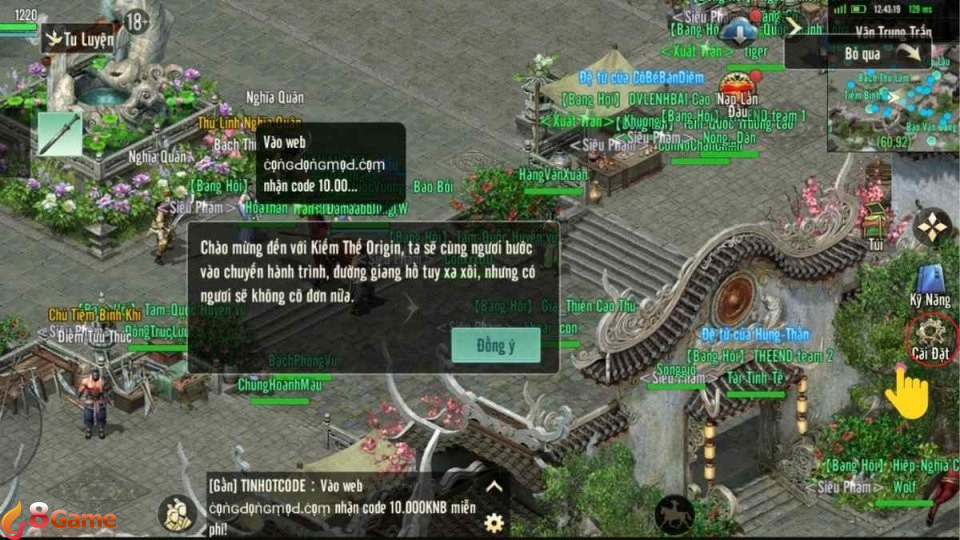The width and height of the screenshot is (960, 540).
Task: Open the Cài Đặt settings gear
Action: click(931, 332)
